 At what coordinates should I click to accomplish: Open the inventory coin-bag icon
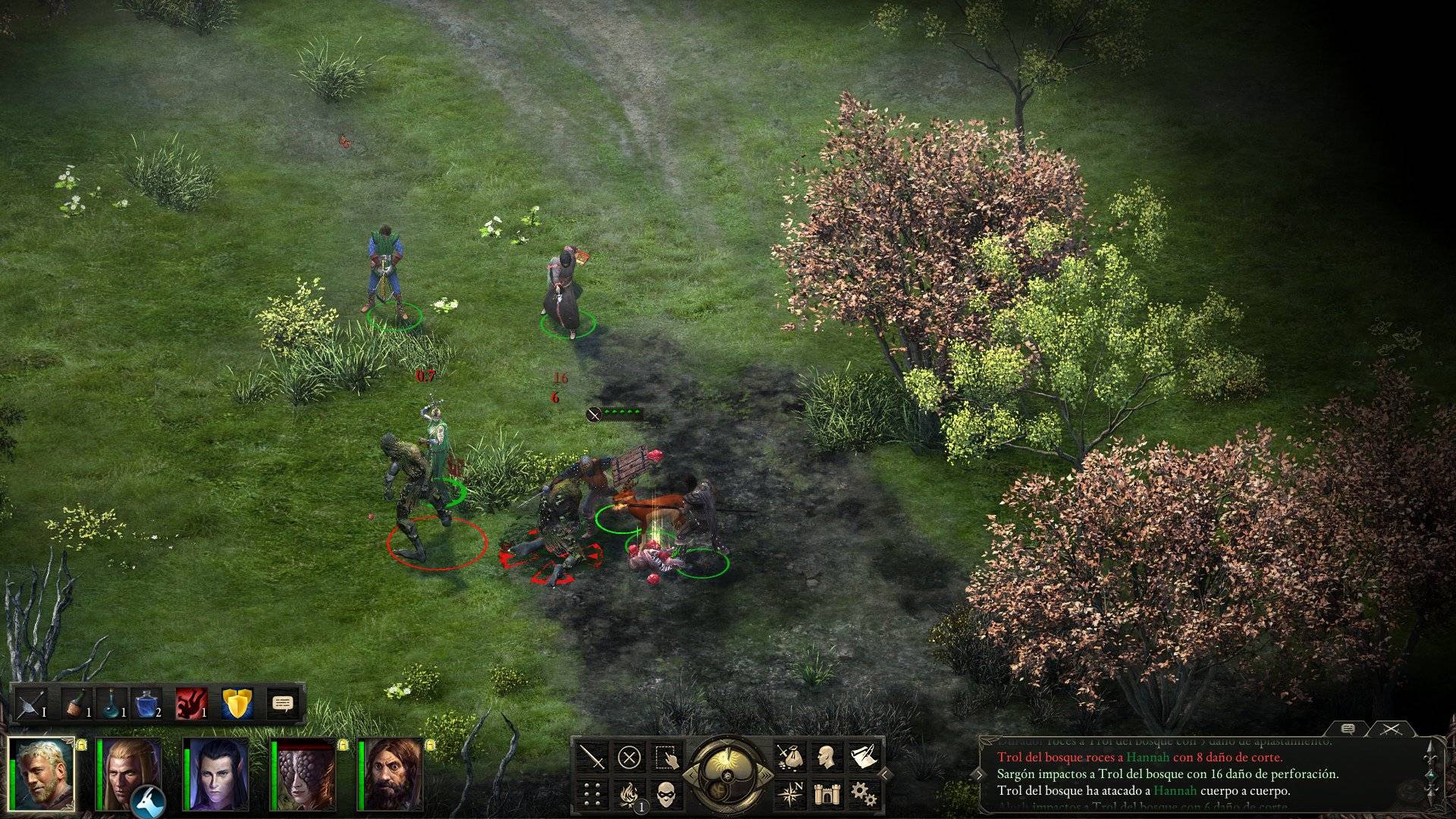[x=789, y=755]
